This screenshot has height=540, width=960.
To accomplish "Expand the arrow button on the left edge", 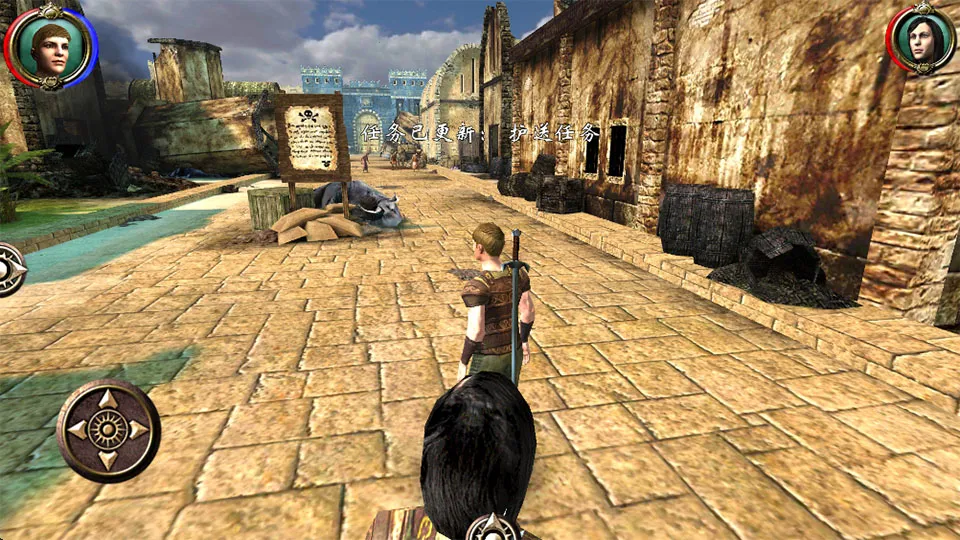I will point(10,269).
